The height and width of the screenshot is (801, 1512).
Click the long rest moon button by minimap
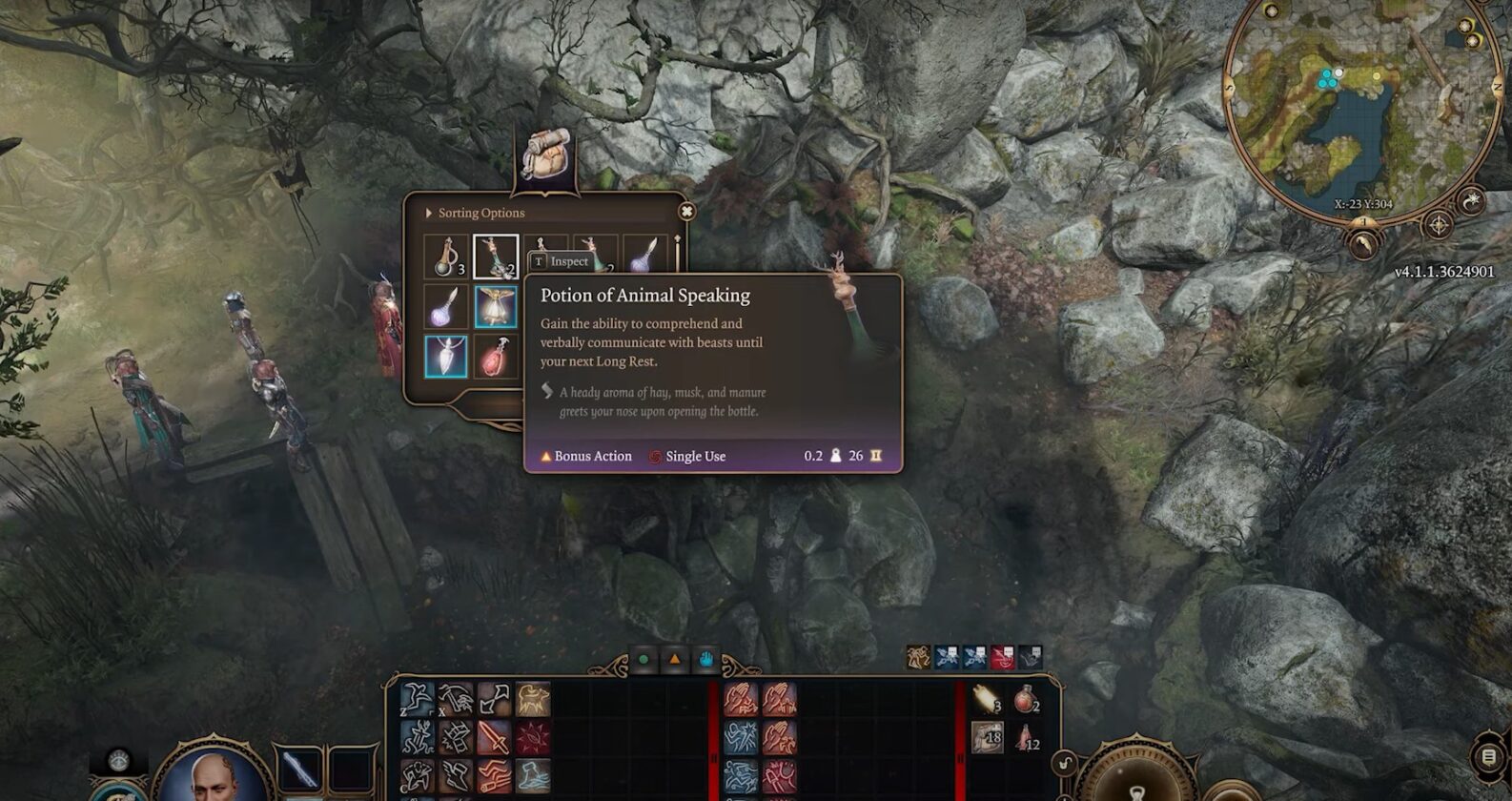[1473, 201]
